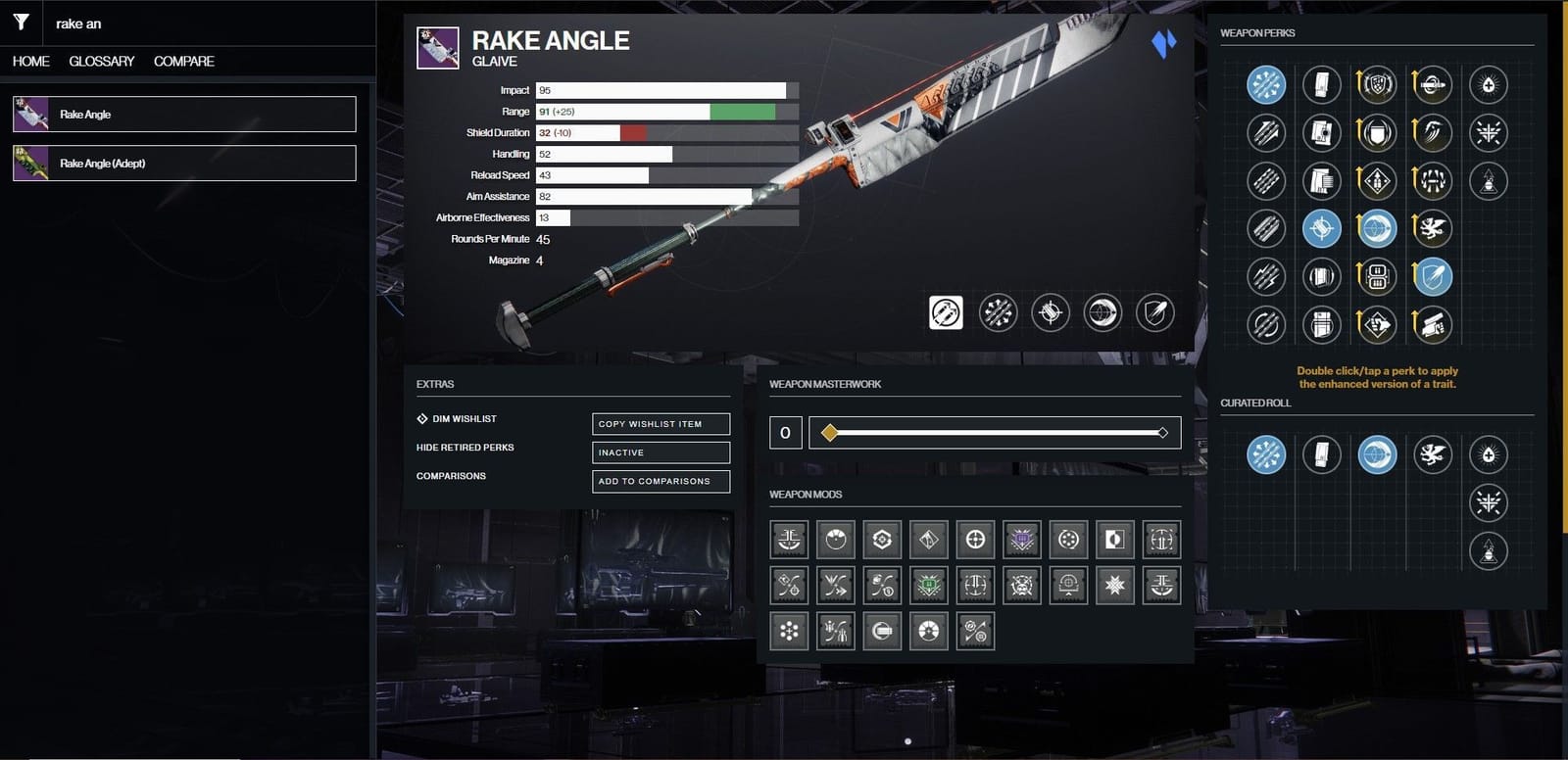Deselect the blue highlighted haft perk at top
This screenshot has height=760, width=1568.
1265,84
